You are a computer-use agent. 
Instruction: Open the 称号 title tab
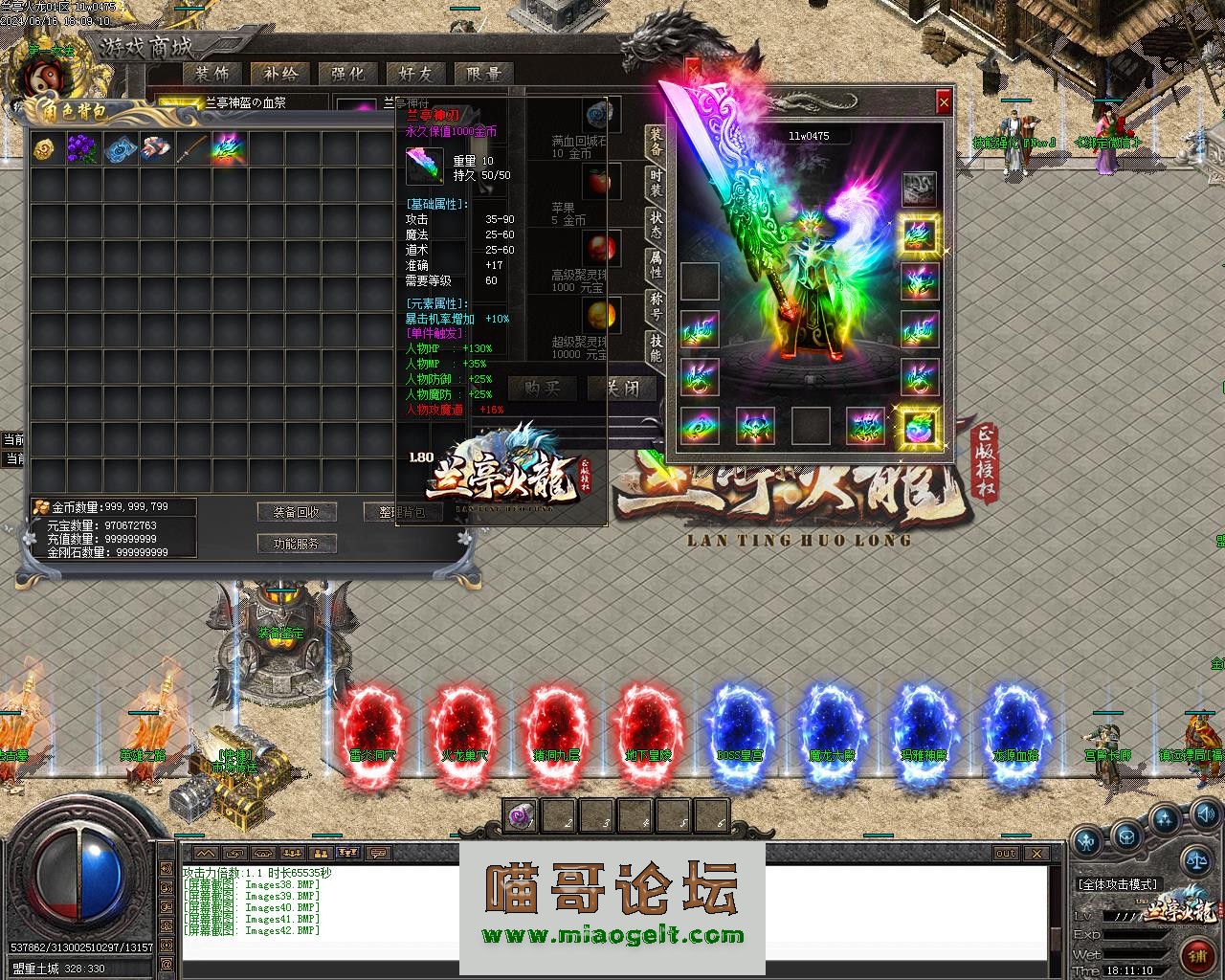pyautogui.click(x=656, y=306)
